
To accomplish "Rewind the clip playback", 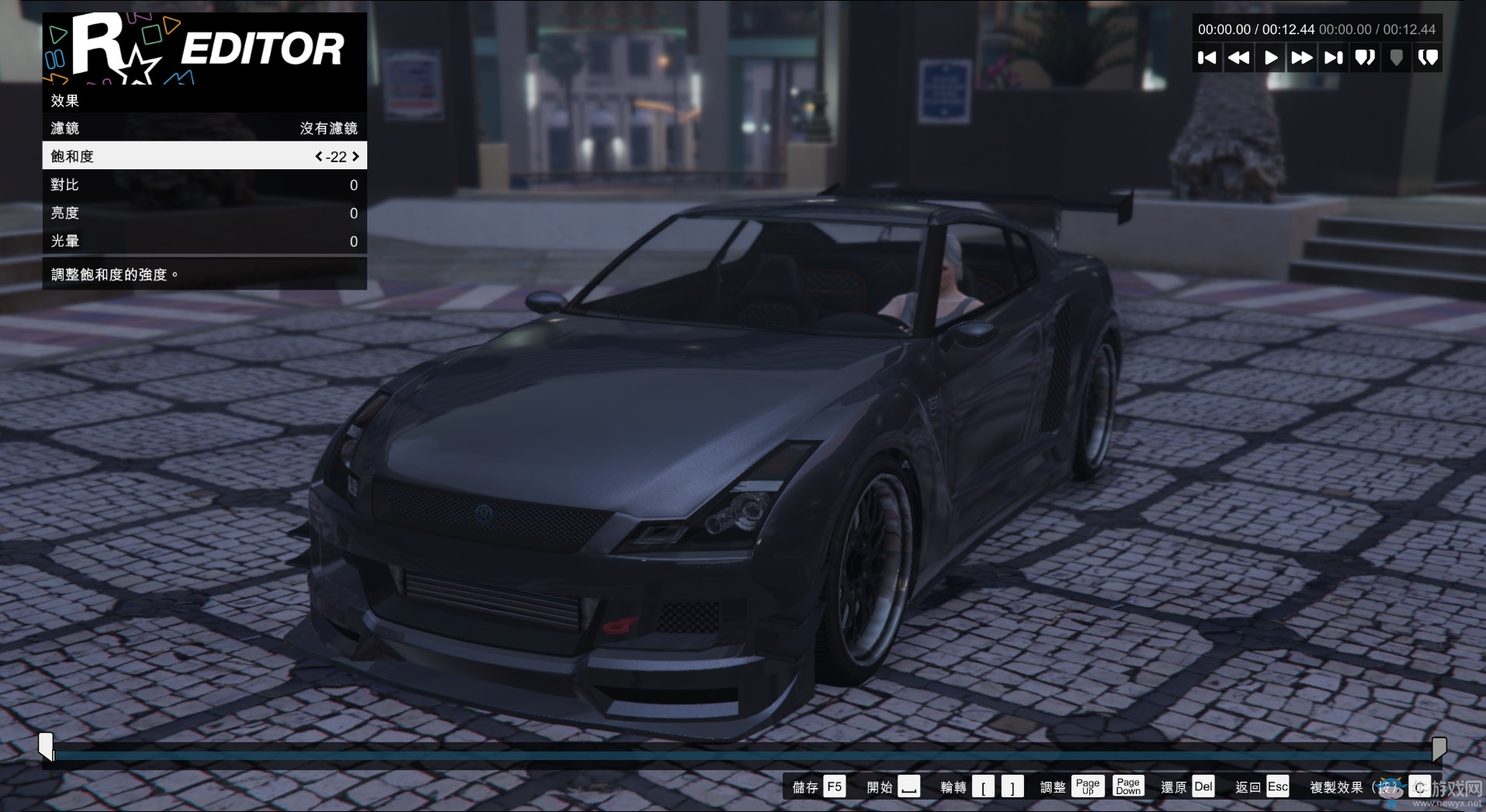I will (1239, 57).
